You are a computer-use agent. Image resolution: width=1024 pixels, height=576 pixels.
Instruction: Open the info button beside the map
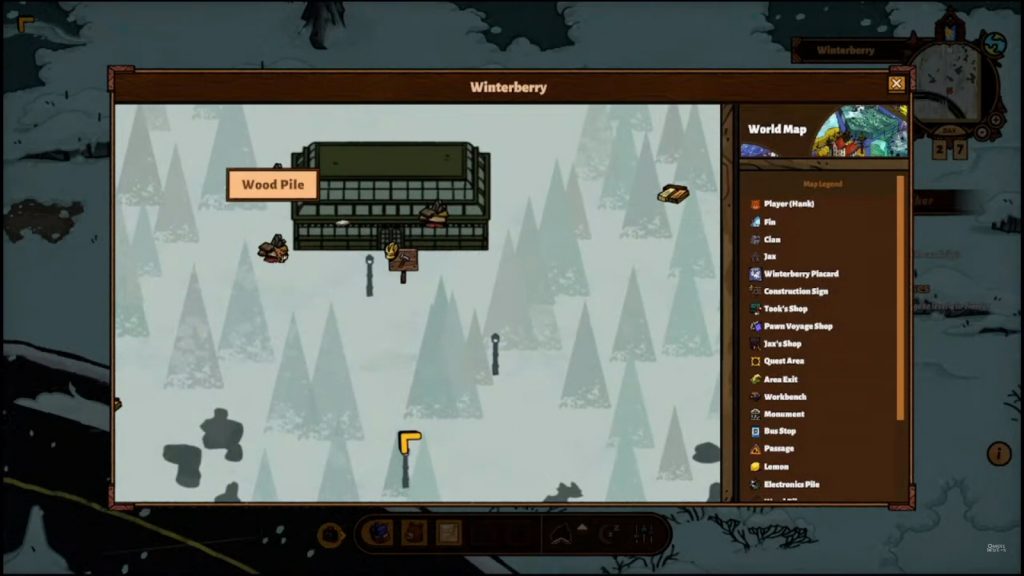pos(999,454)
